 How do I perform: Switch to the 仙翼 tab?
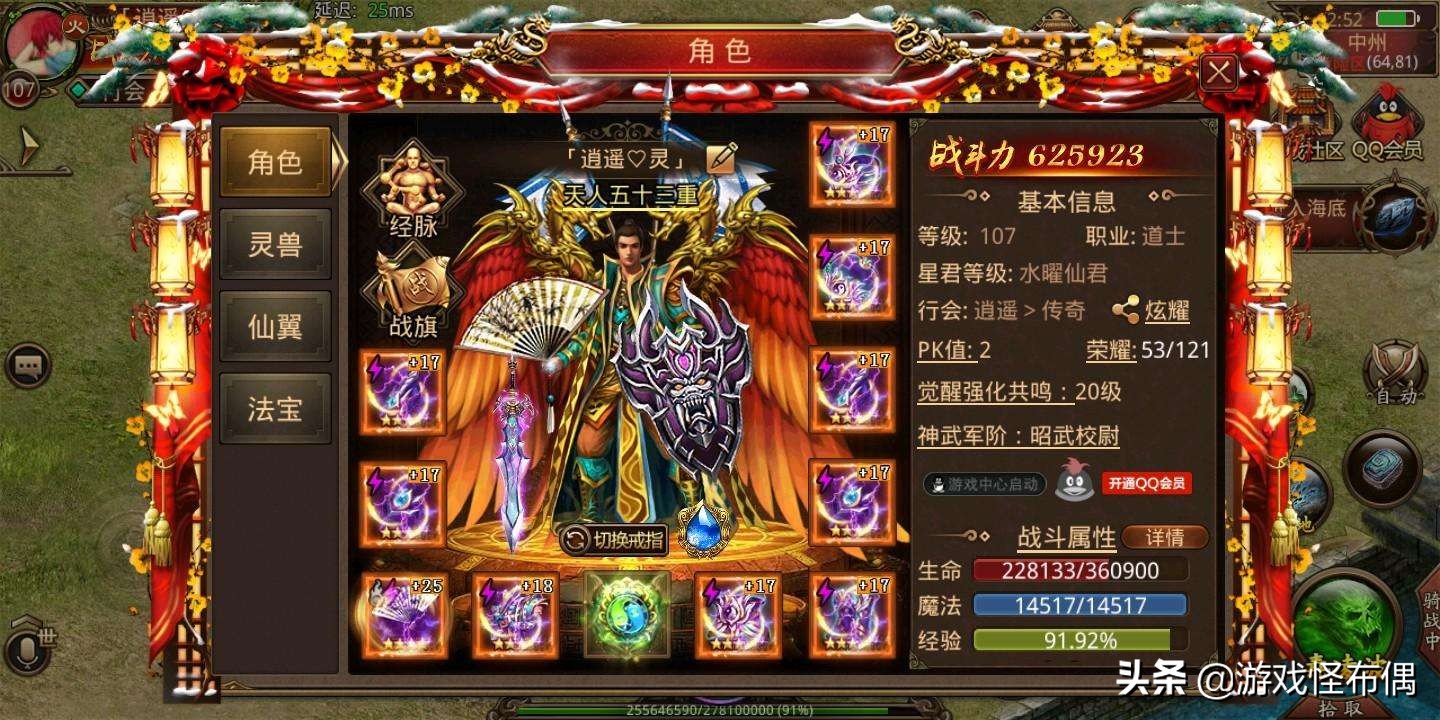pos(275,325)
